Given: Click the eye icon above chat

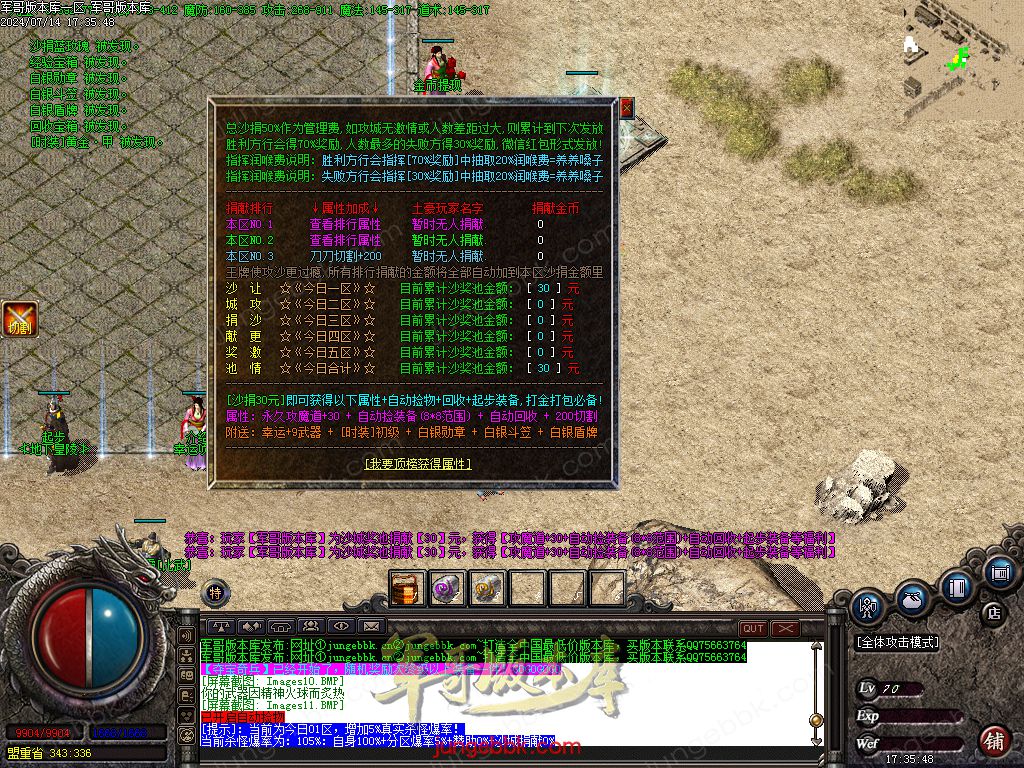Looking at the screenshot, I should click(341, 627).
